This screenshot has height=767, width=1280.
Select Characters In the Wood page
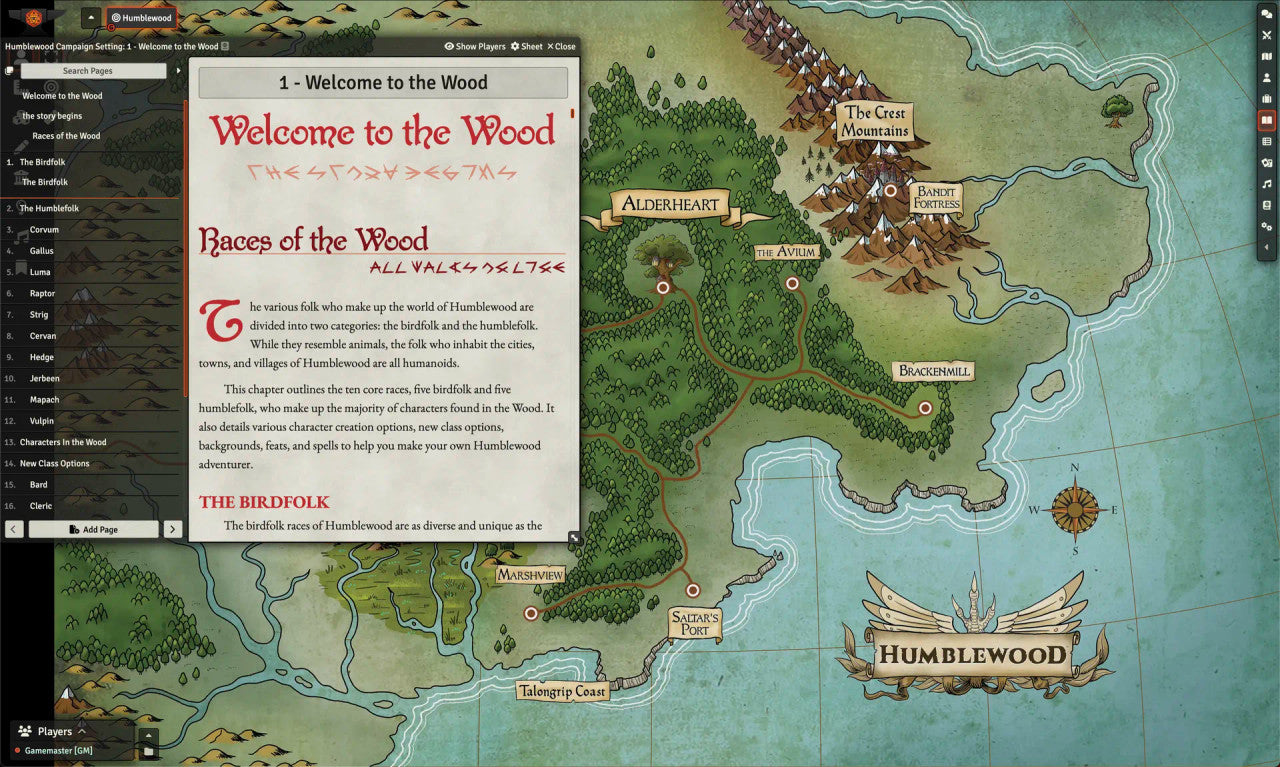coord(63,442)
